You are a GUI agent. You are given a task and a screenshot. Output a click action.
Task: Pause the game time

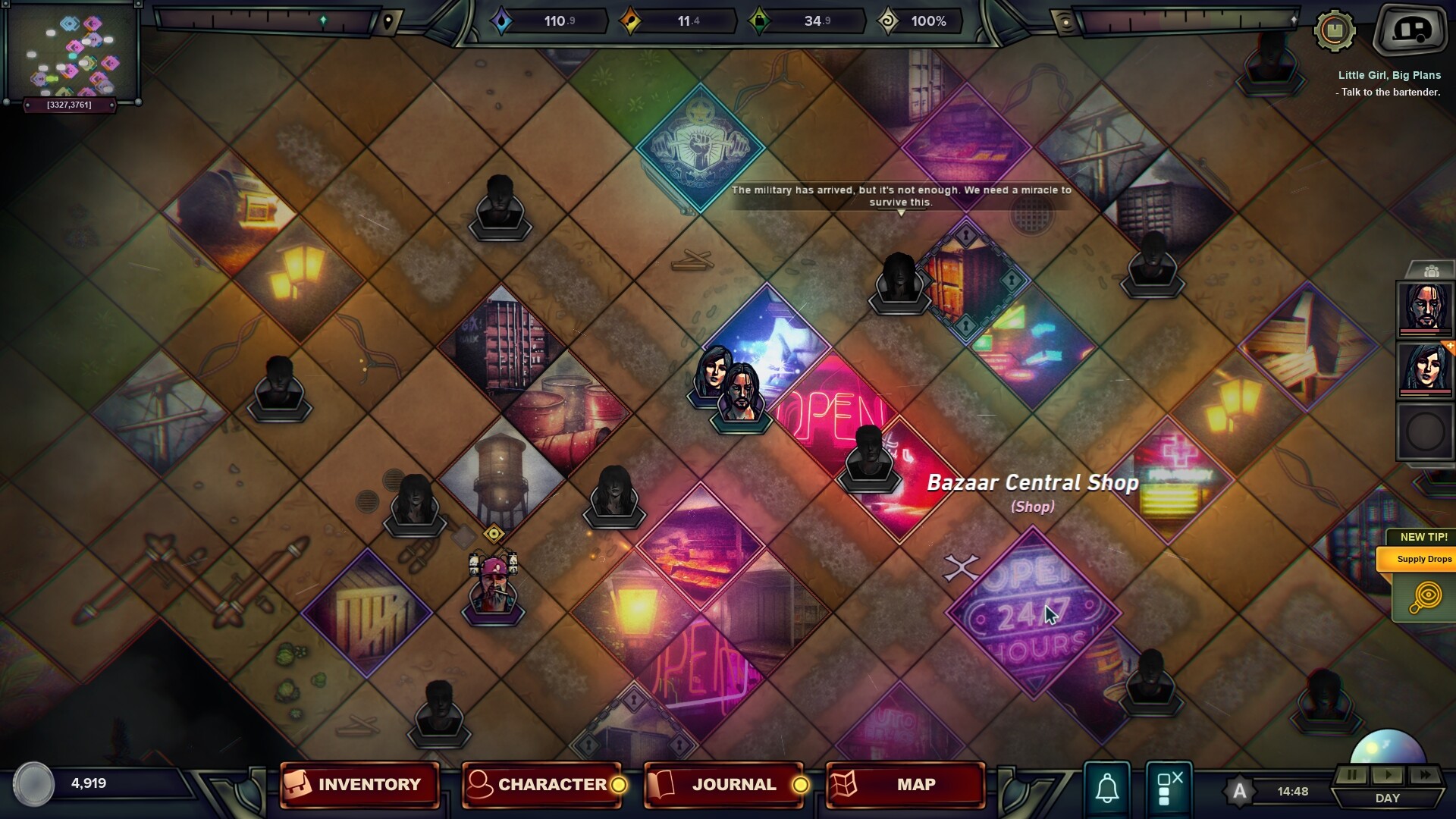(1351, 775)
